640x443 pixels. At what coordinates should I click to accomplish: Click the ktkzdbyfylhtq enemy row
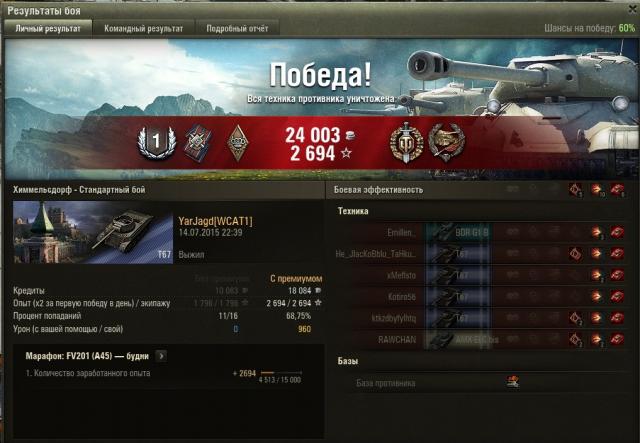[480, 318]
